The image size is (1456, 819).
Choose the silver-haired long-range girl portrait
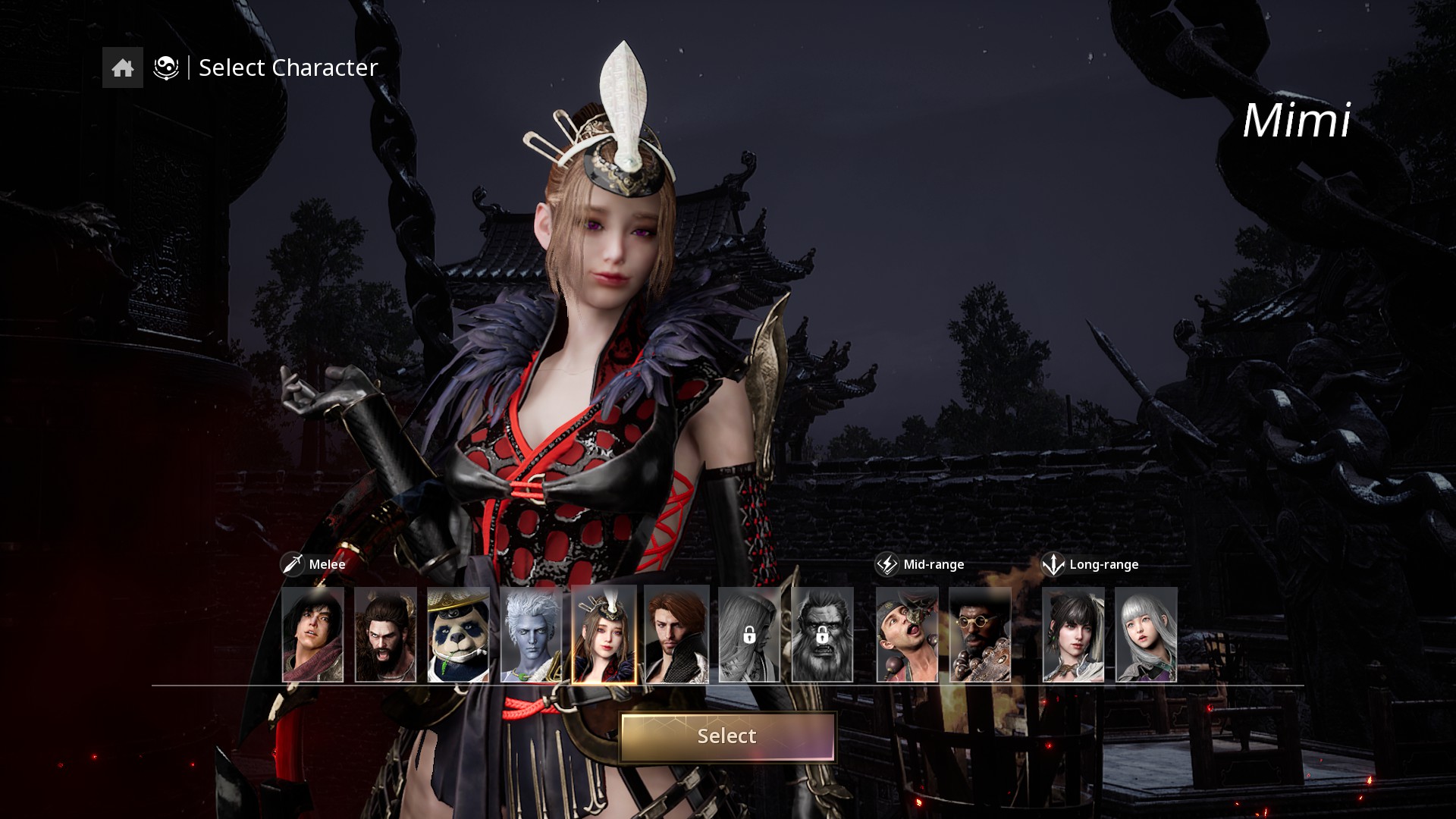pos(1146,635)
